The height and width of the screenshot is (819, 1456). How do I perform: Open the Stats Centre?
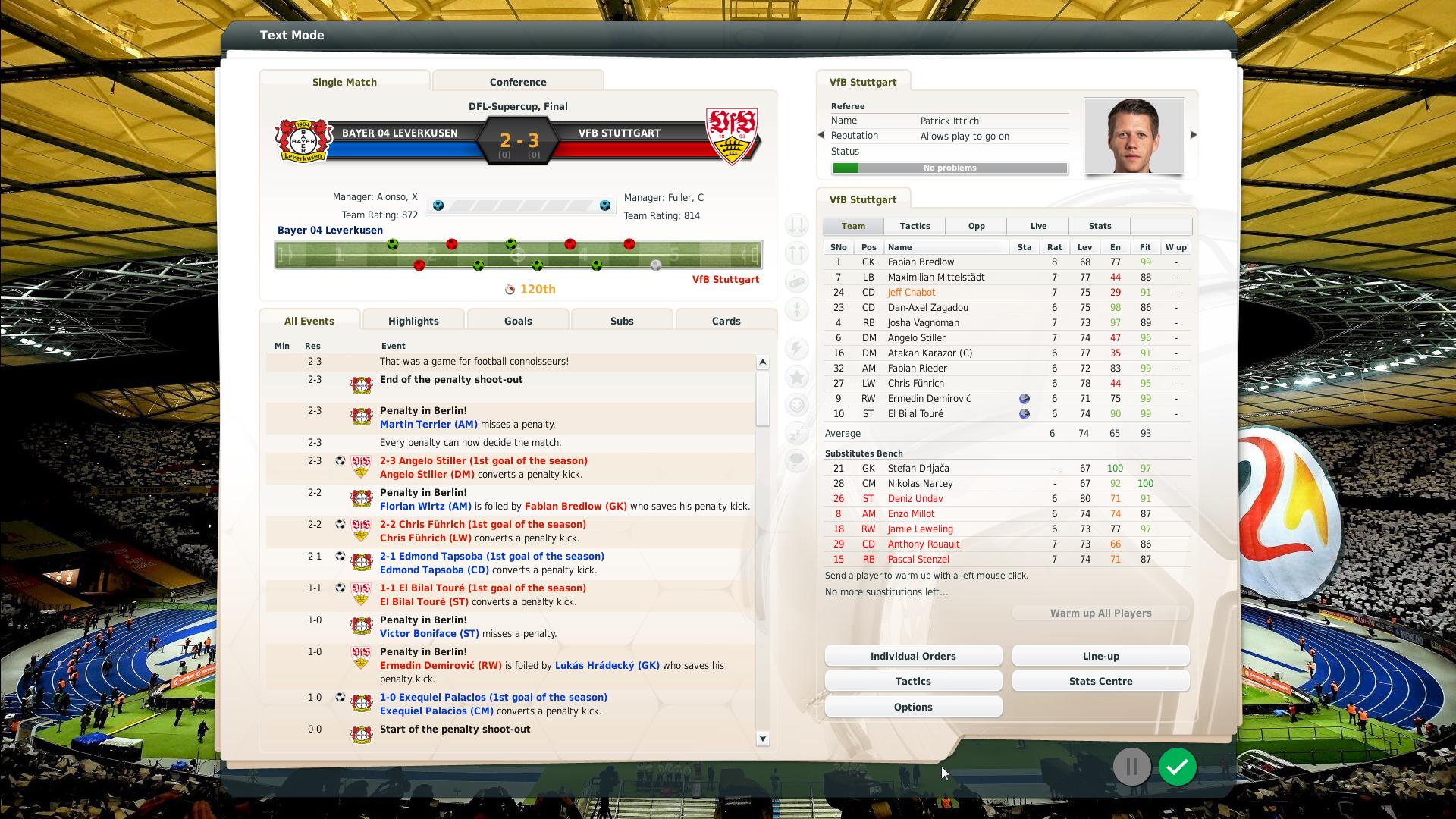(x=1100, y=681)
